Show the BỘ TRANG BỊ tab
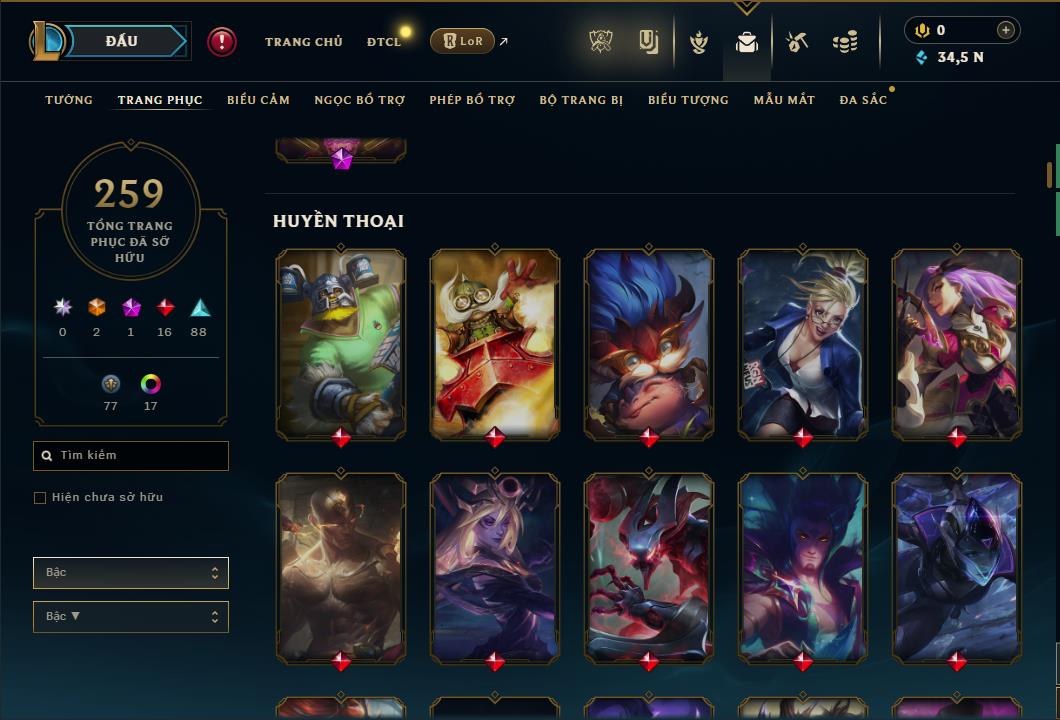 click(x=581, y=100)
